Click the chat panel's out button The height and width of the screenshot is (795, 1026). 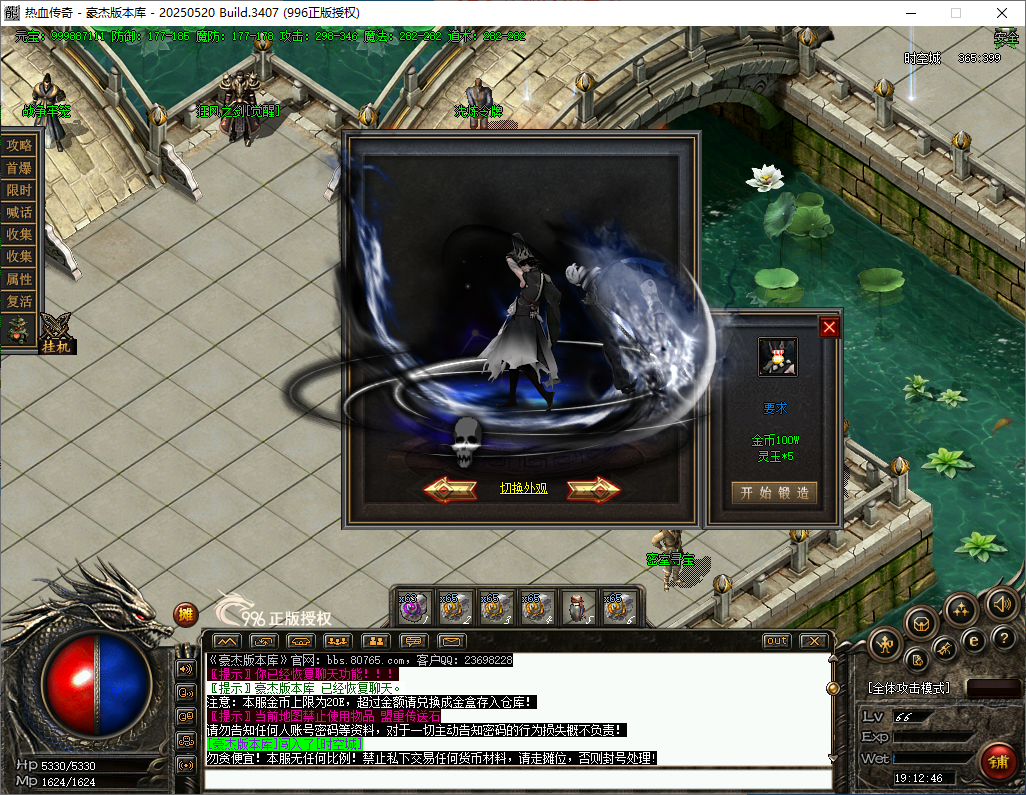point(776,640)
